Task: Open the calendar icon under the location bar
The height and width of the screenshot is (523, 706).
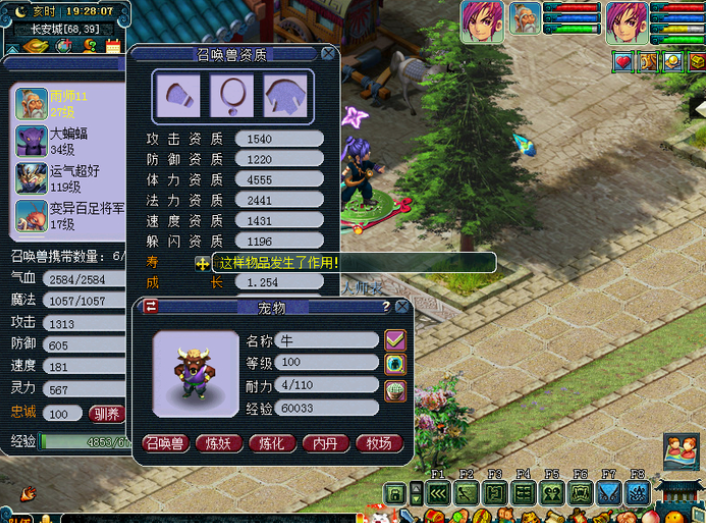Action: click(113, 46)
